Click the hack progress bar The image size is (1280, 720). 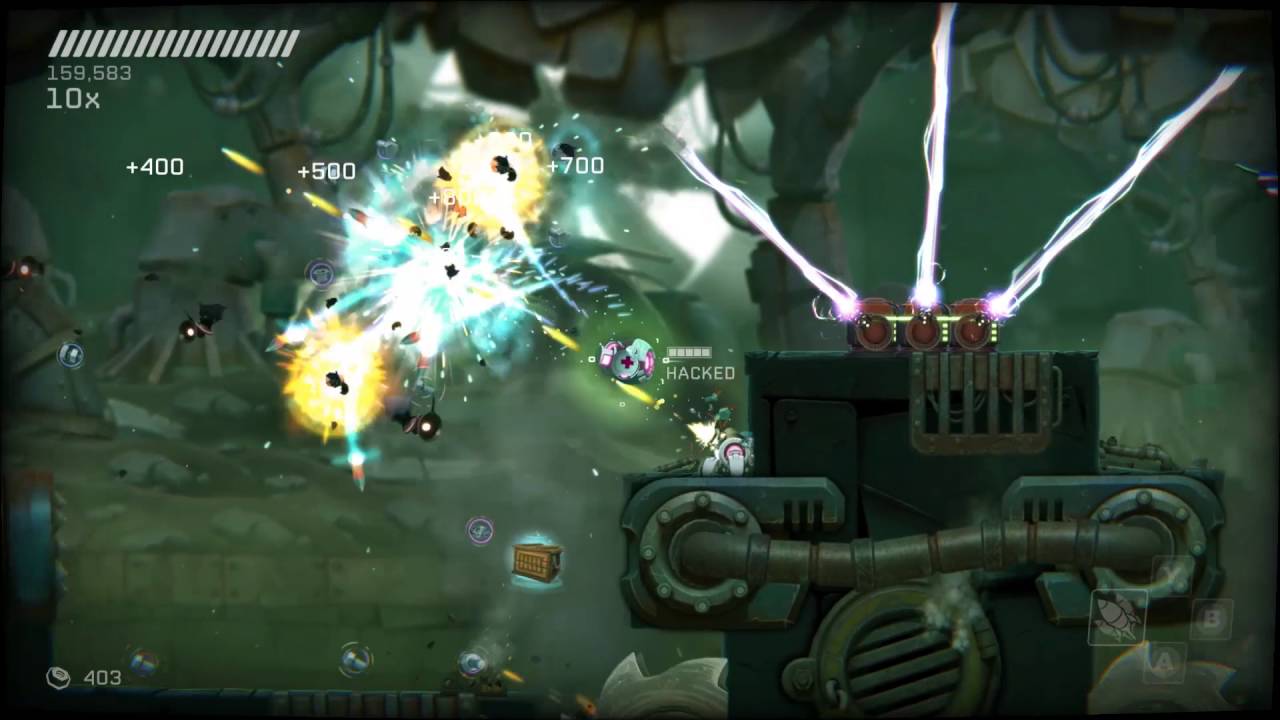688,352
